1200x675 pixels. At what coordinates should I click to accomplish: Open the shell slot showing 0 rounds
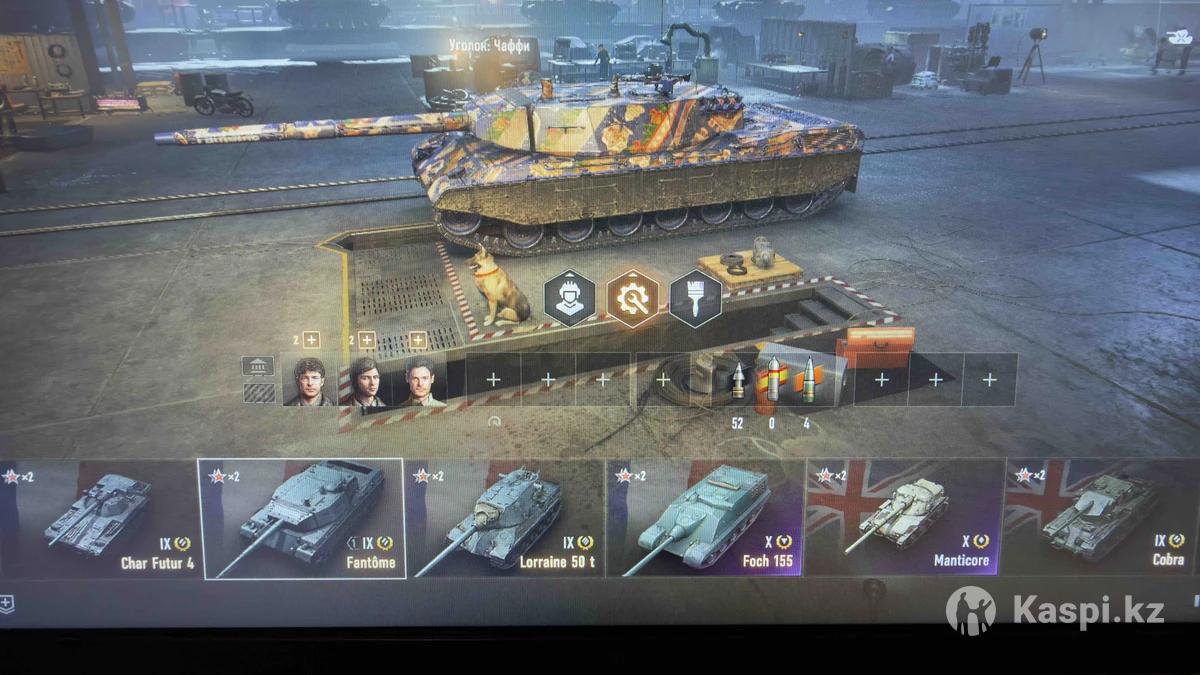click(x=771, y=381)
